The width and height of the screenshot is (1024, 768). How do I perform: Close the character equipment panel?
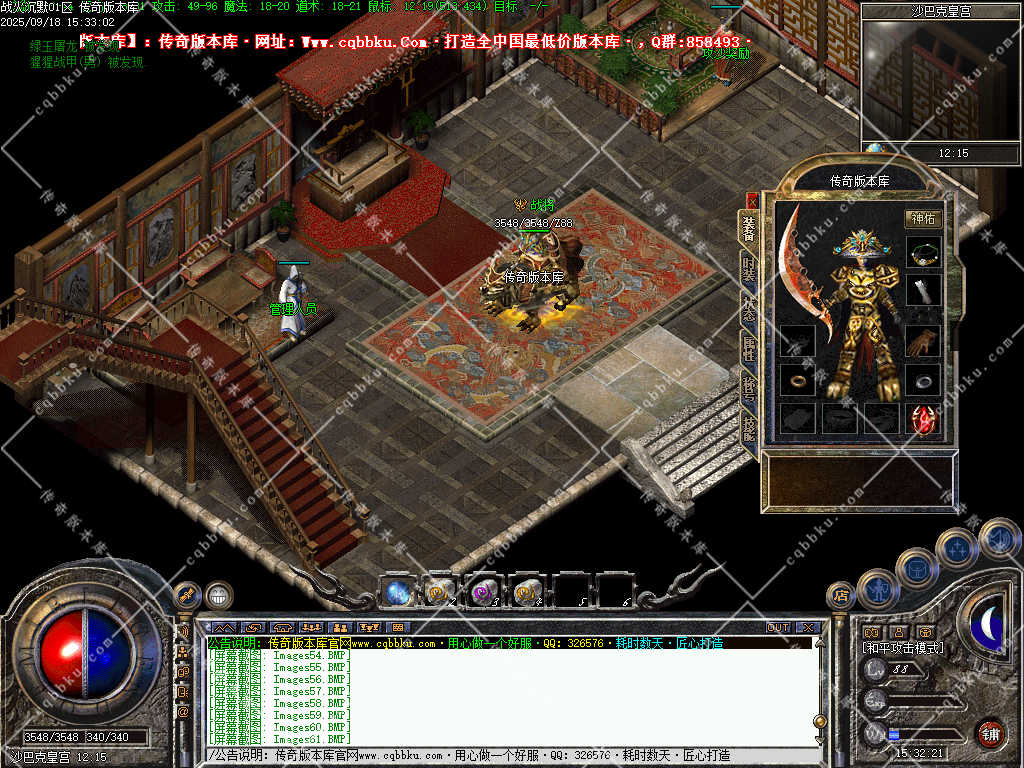click(x=752, y=201)
